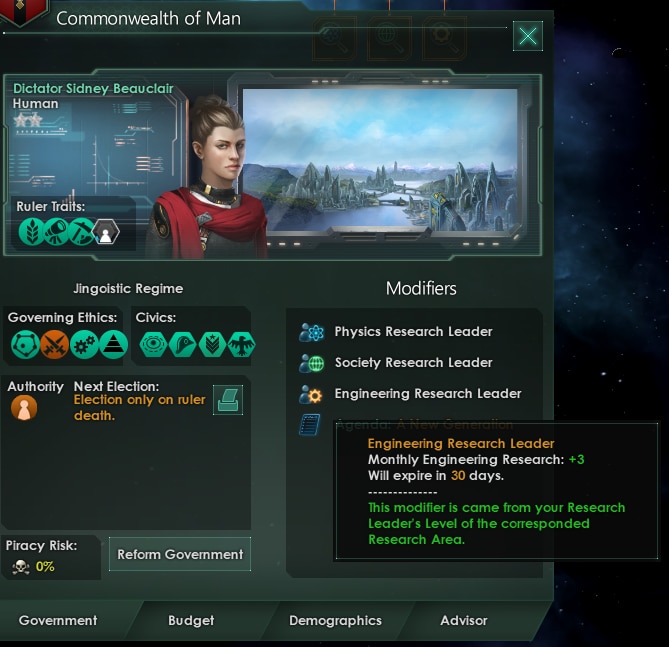This screenshot has width=669, height=647.
Task: Select the gears ethic icon
Action: [x=83, y=345]
